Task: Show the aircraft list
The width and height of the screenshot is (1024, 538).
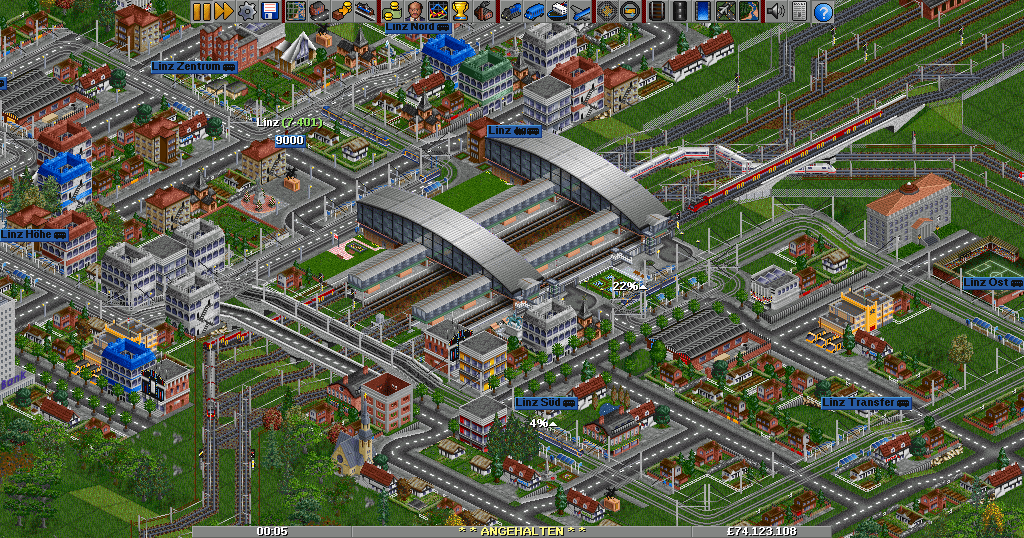Action: (581, 11)
